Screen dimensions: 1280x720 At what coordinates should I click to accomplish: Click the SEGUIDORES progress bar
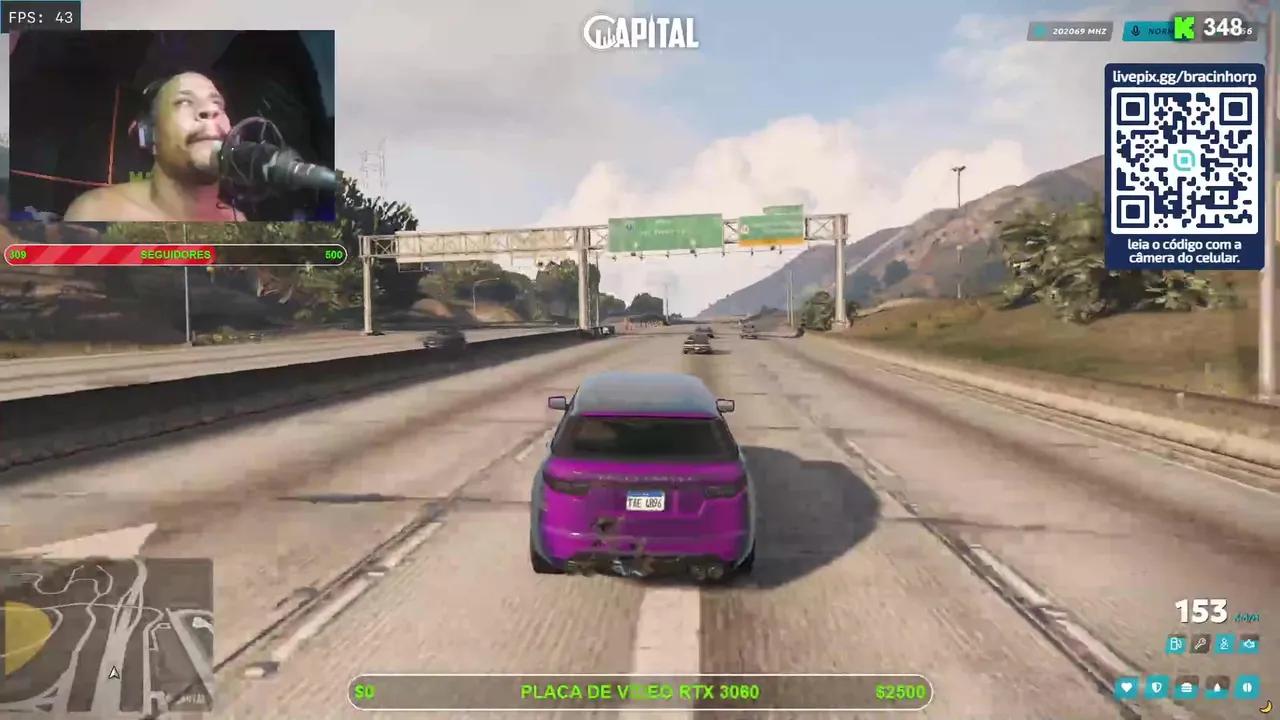(175, 254)
